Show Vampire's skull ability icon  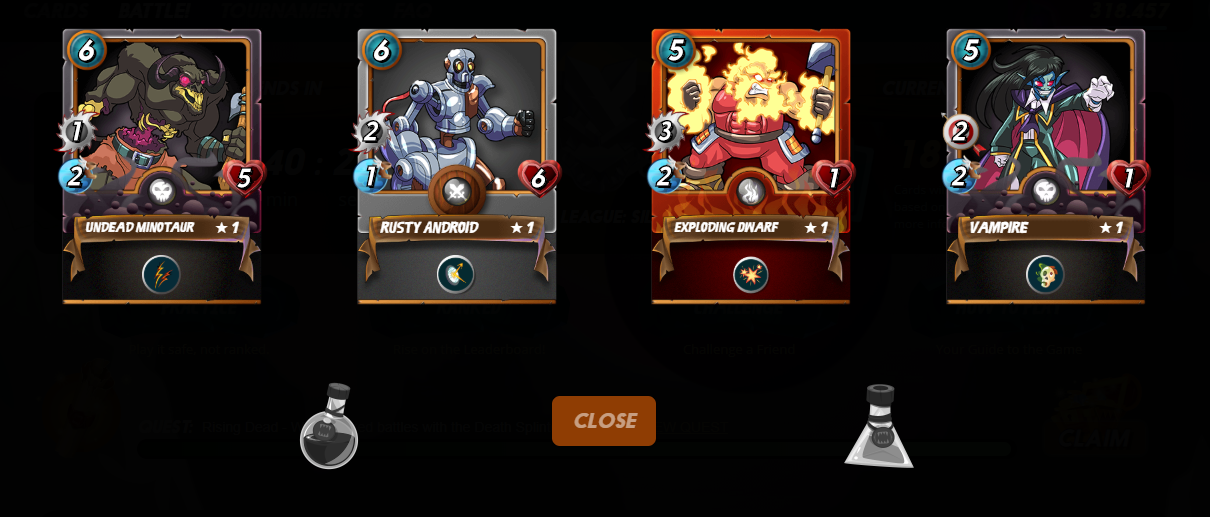coord(1045,274)
